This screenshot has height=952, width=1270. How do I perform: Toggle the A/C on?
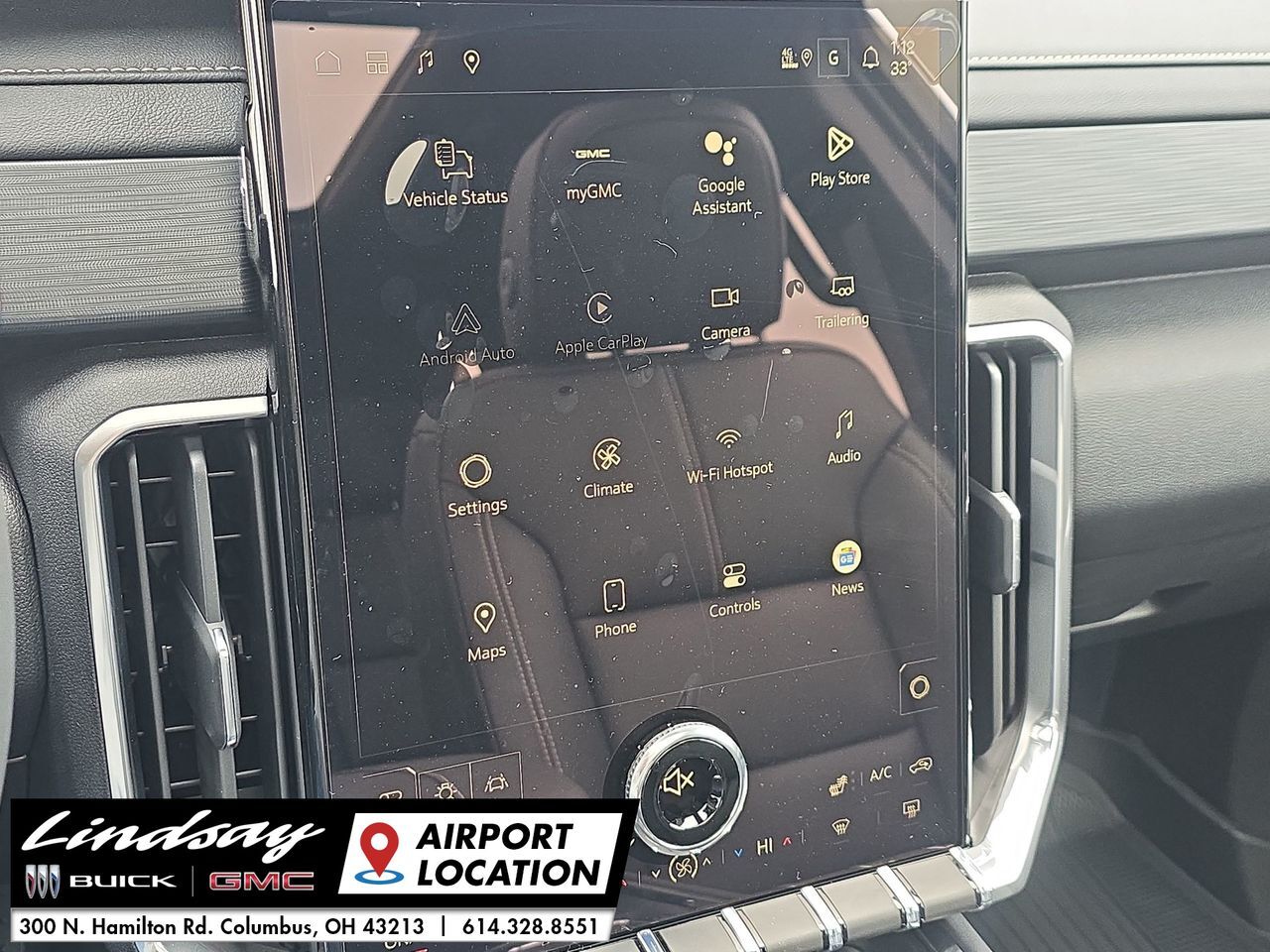coord(882,773)
